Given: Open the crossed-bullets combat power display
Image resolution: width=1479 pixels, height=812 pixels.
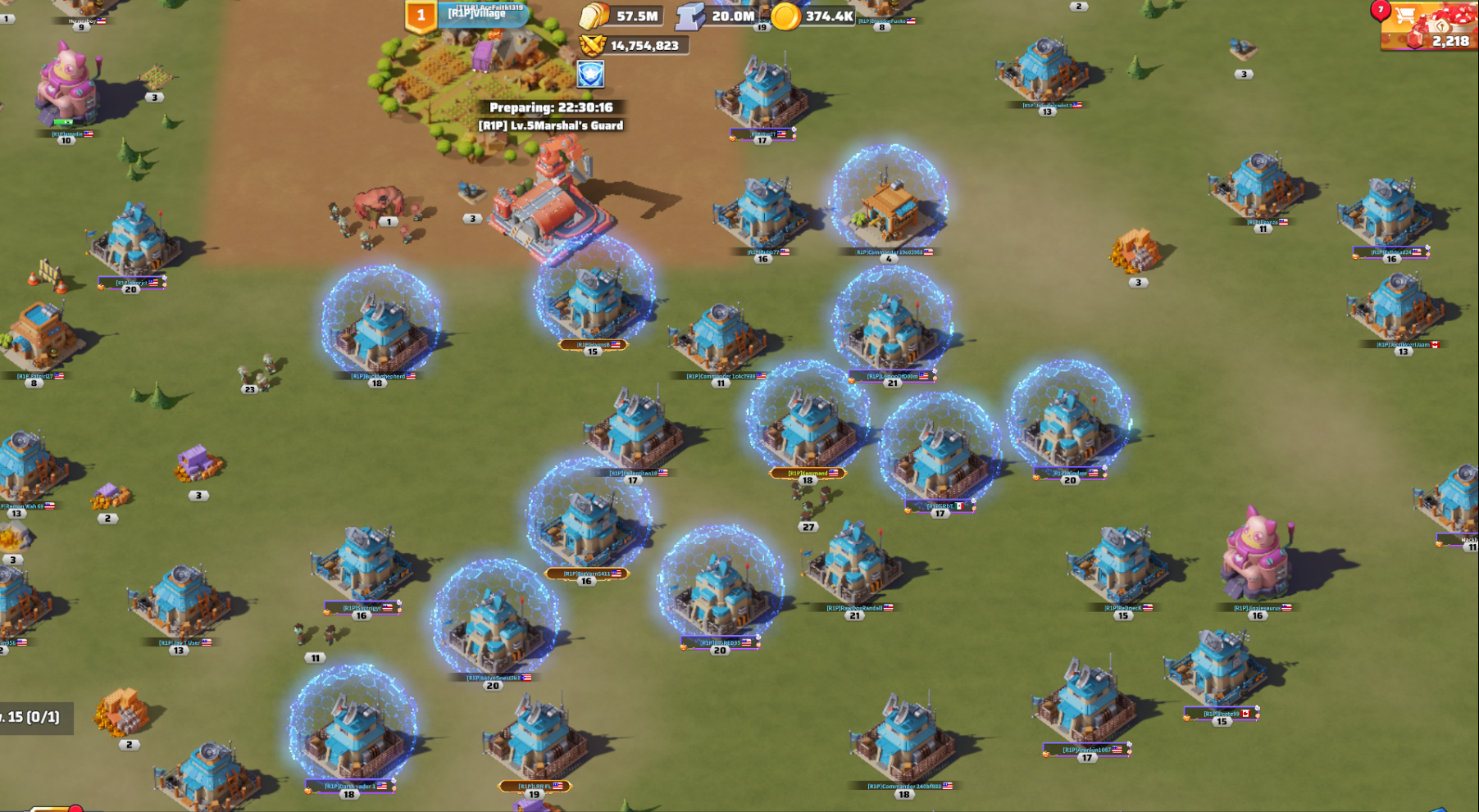Looking at the screenshot, I should point(632,45).
